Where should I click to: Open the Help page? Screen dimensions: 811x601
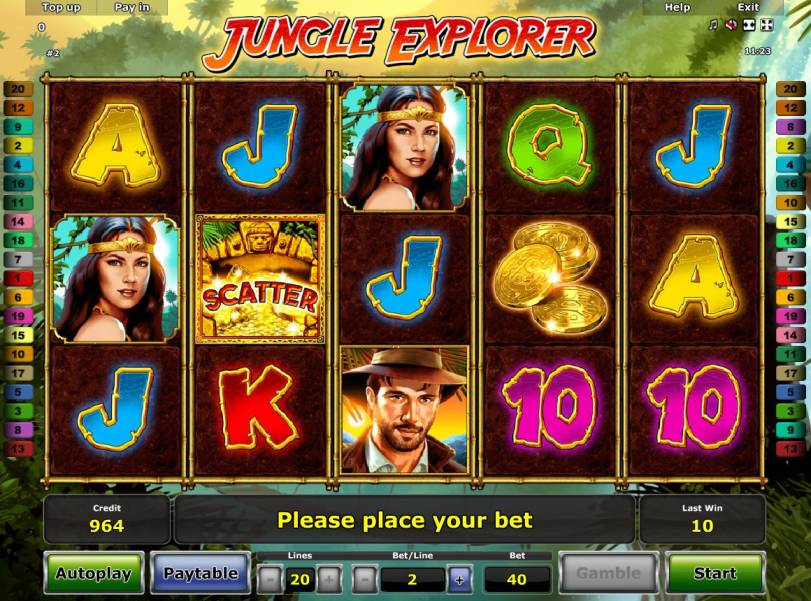[x=677, y=7]
